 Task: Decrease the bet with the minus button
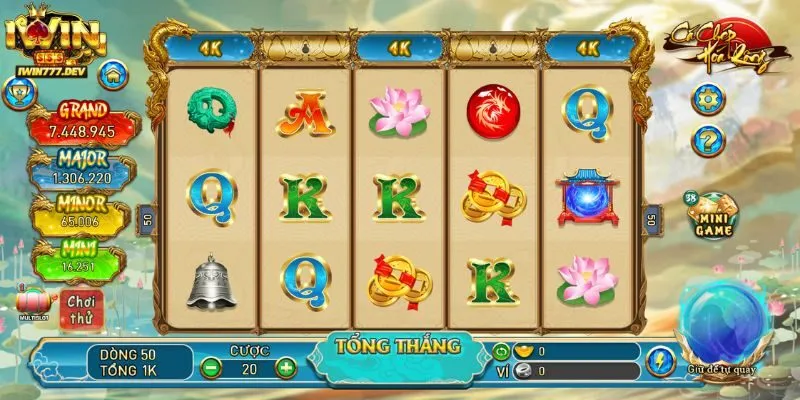[211, 367]
